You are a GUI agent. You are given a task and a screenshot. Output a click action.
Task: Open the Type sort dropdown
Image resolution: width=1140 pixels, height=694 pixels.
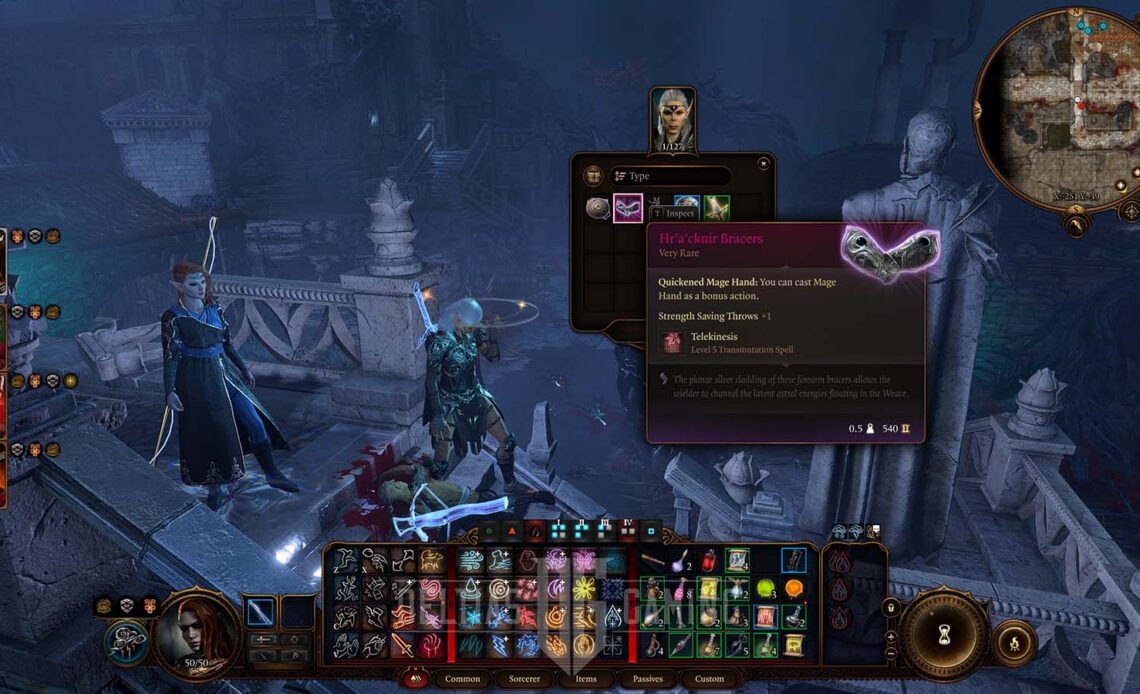point(670,176)
